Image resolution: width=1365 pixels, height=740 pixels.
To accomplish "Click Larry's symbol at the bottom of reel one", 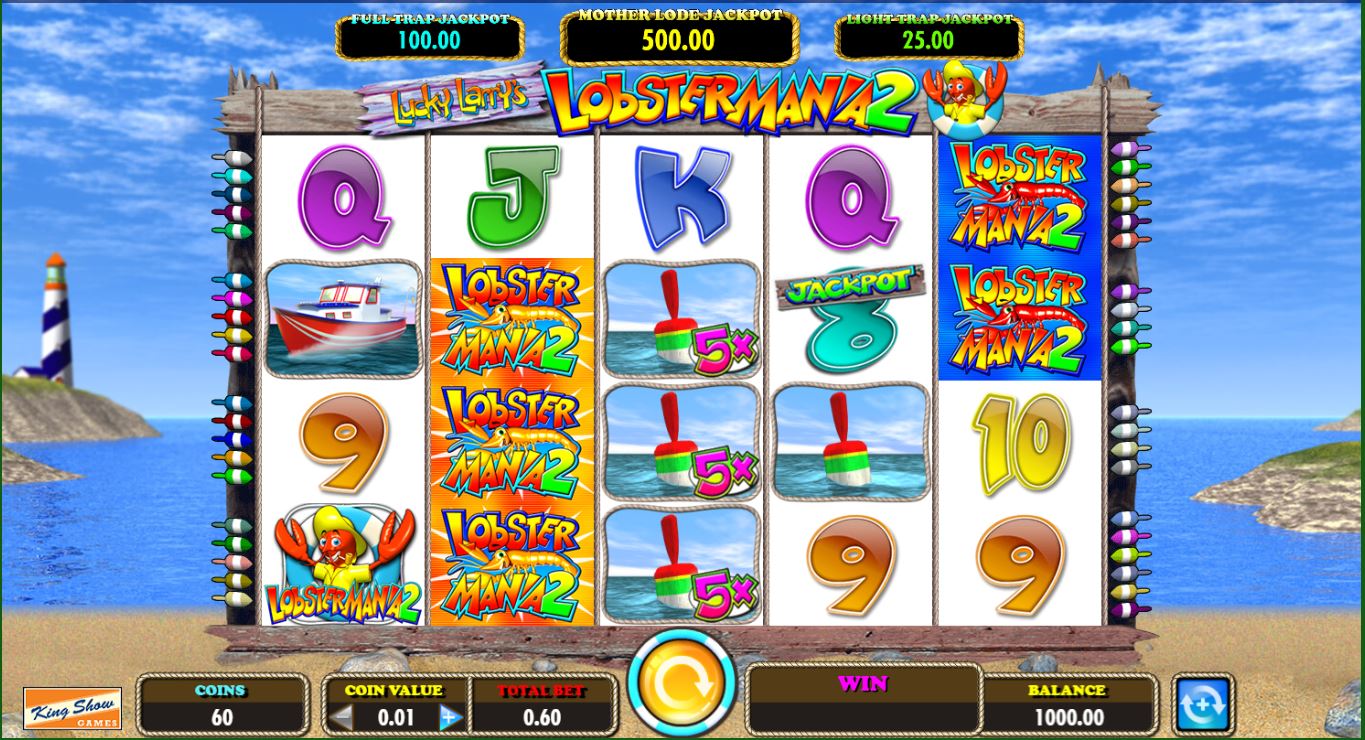I will click(x=345, y=560).
